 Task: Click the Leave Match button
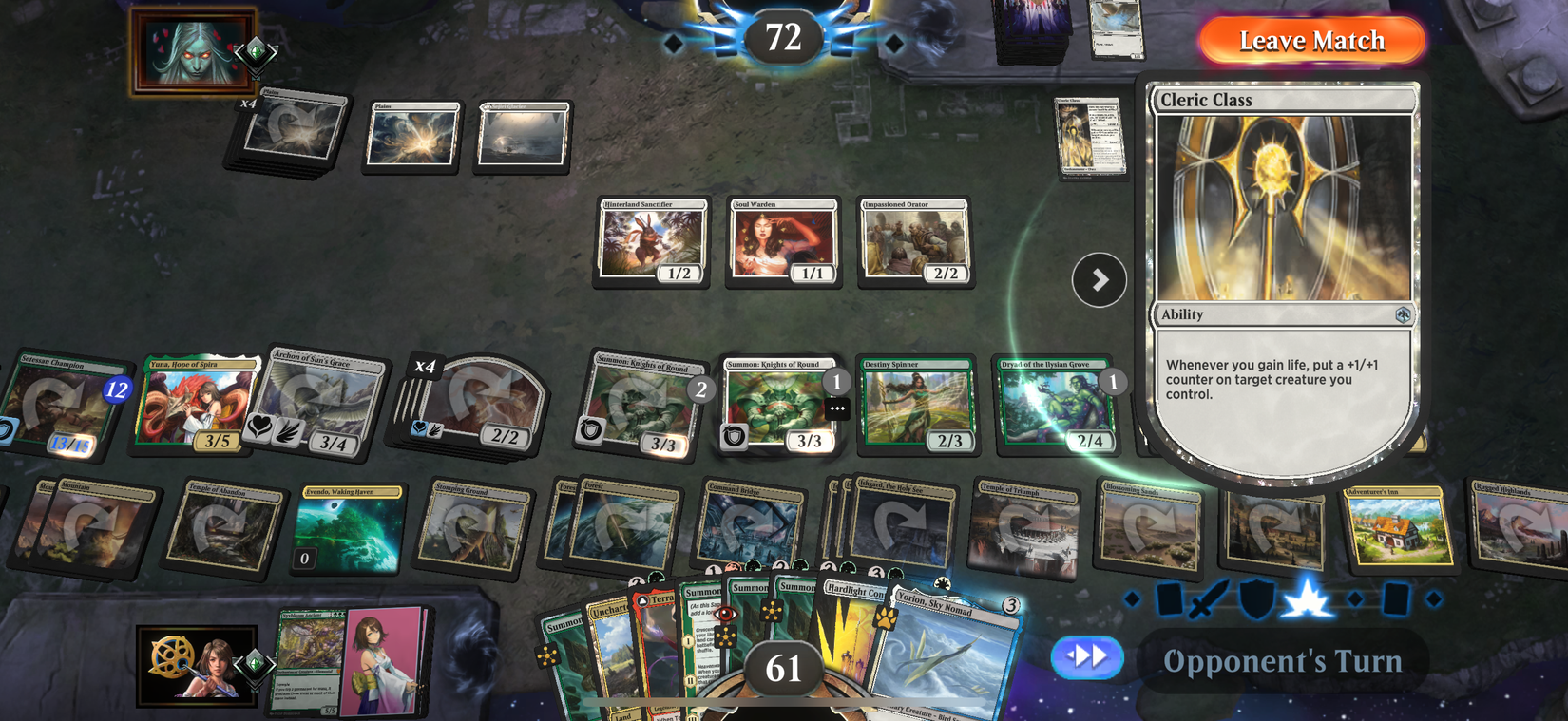pyautogui.click(x=1310, y=41)
